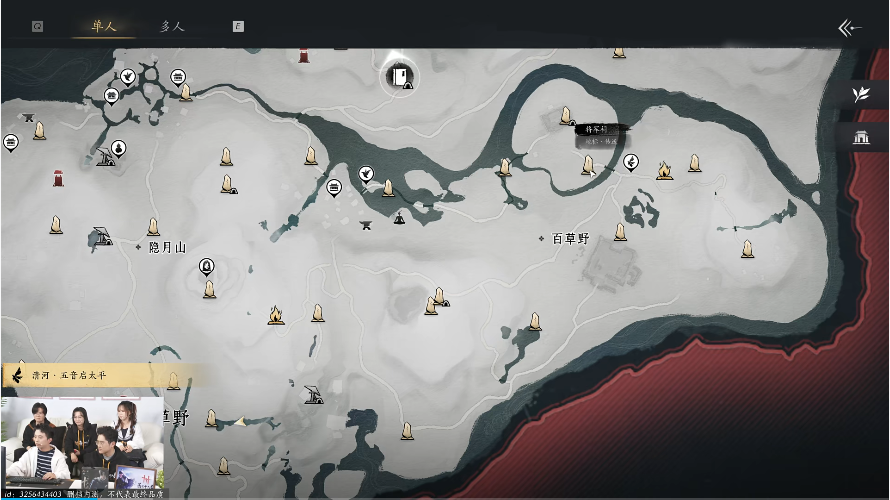
Task: Click the campfire marker south of 隐月山
Action: click(x=275, y=316)
